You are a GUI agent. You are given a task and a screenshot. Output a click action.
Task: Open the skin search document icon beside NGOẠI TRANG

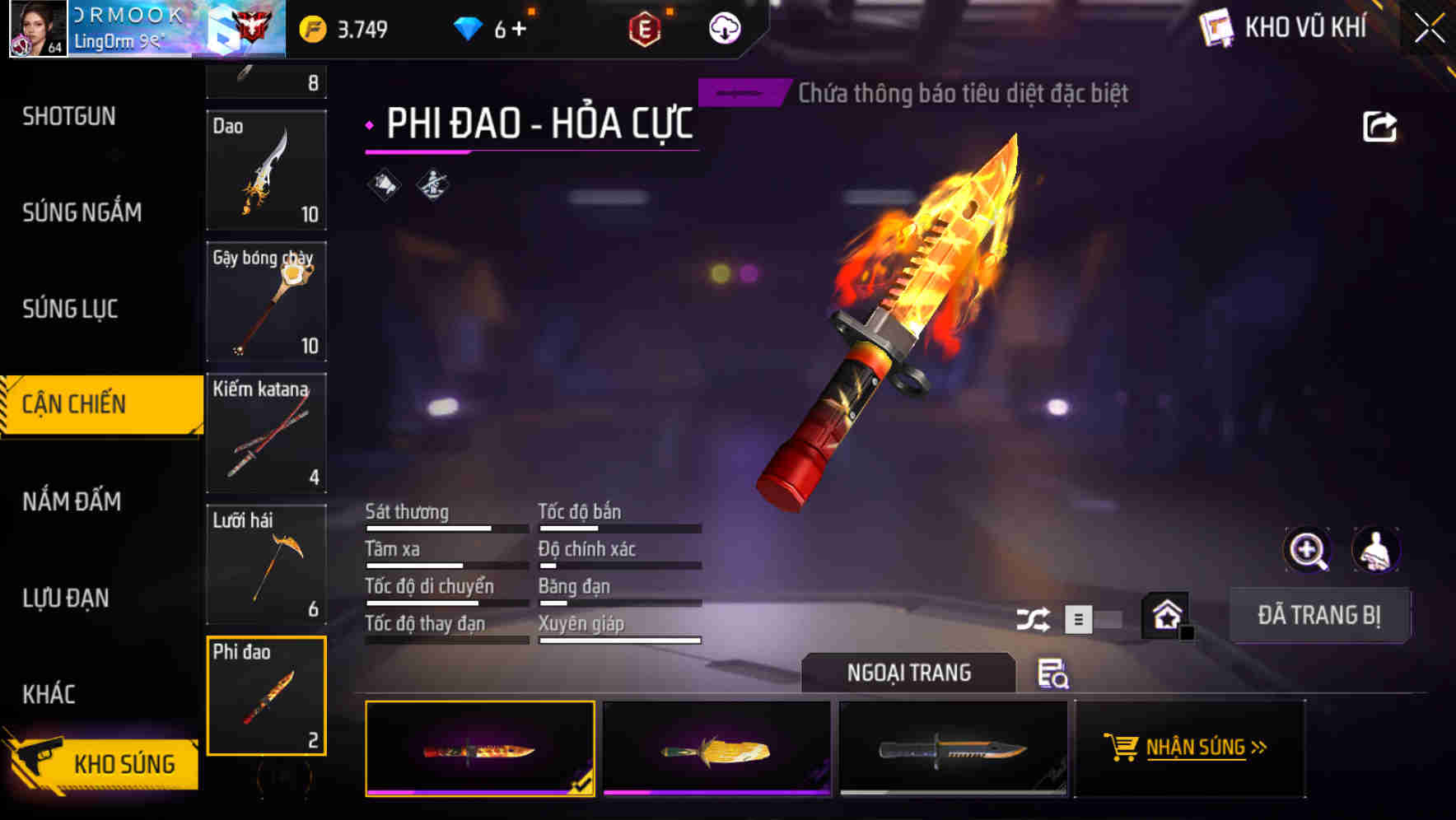coord(1054,674)
